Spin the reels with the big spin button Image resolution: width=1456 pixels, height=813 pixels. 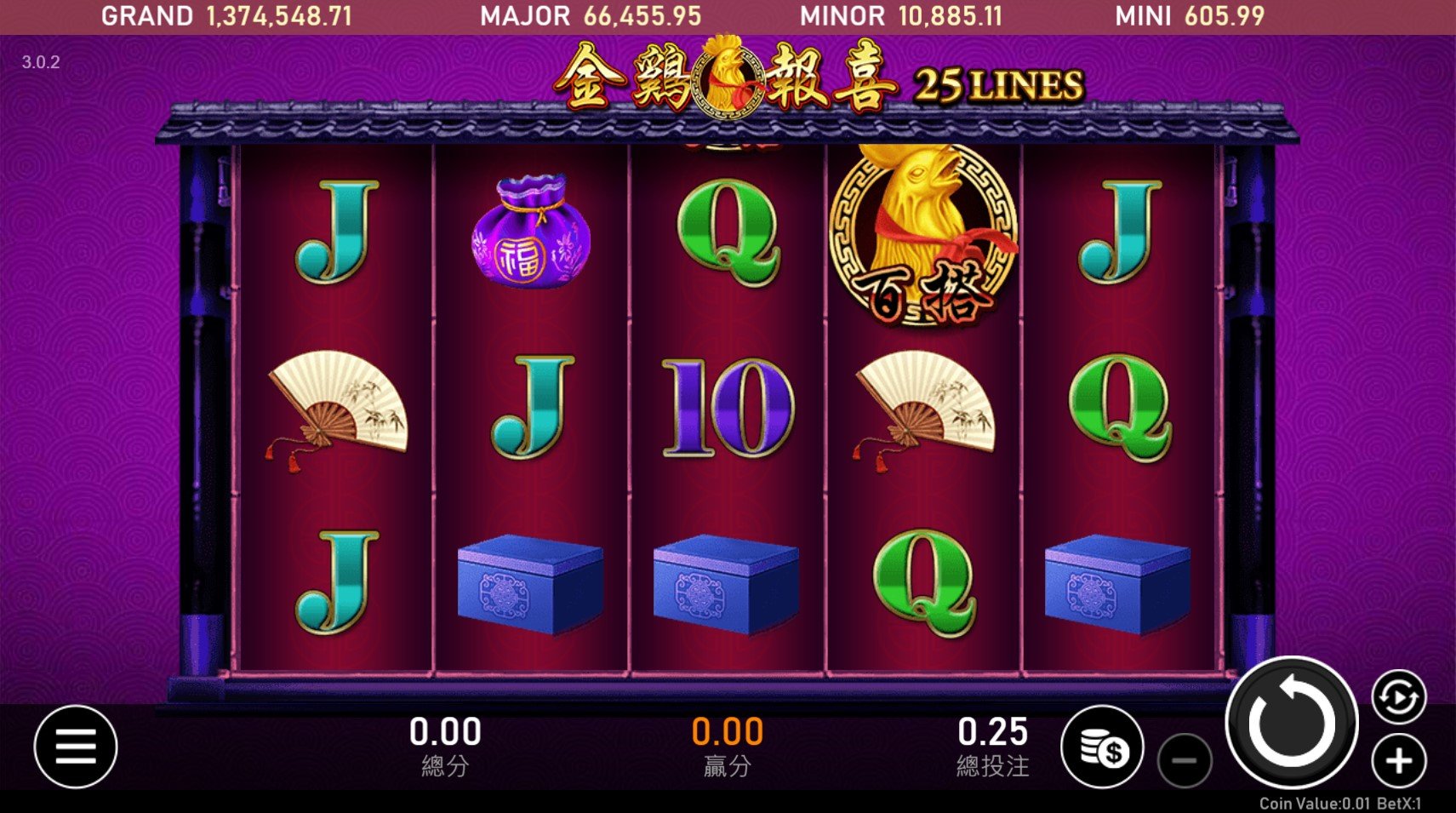coord(1291,723)
